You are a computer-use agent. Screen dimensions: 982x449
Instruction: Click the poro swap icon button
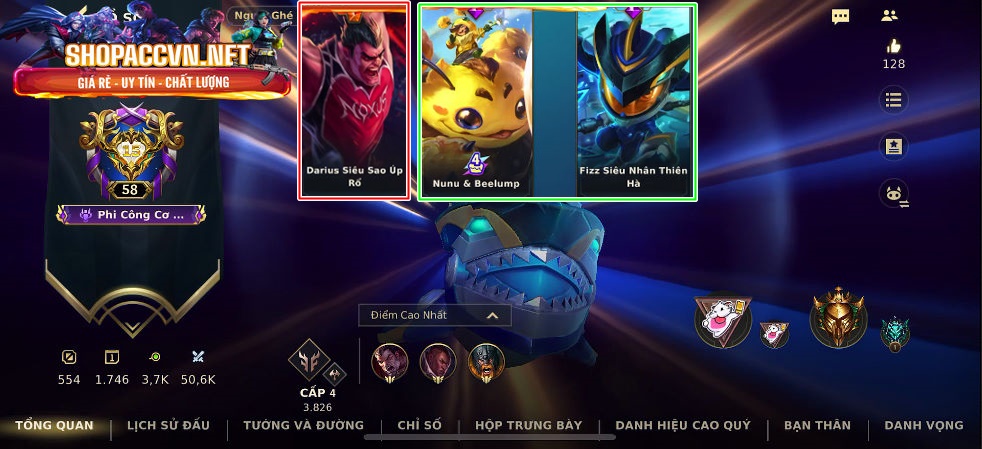pyautogui.click(x=893, y=194)
